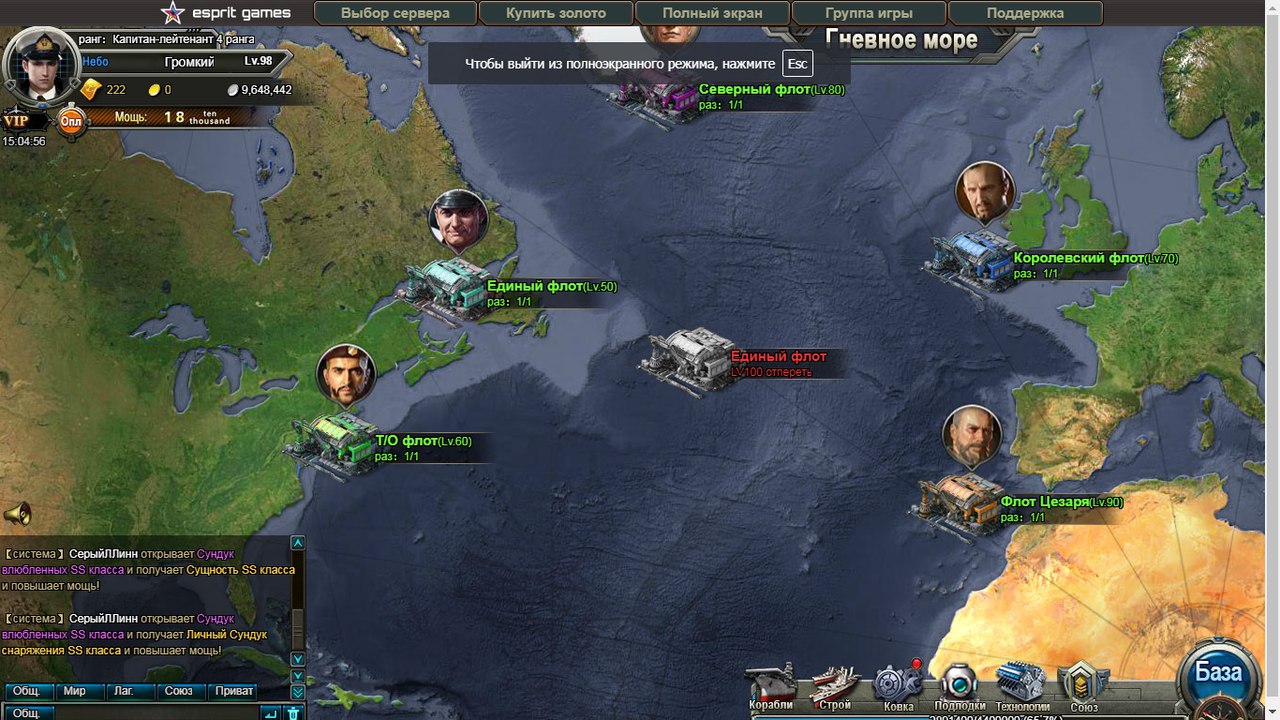1280x720 pixels.
Task: Click the Купить золото button
Action: (x=556, y=13)
